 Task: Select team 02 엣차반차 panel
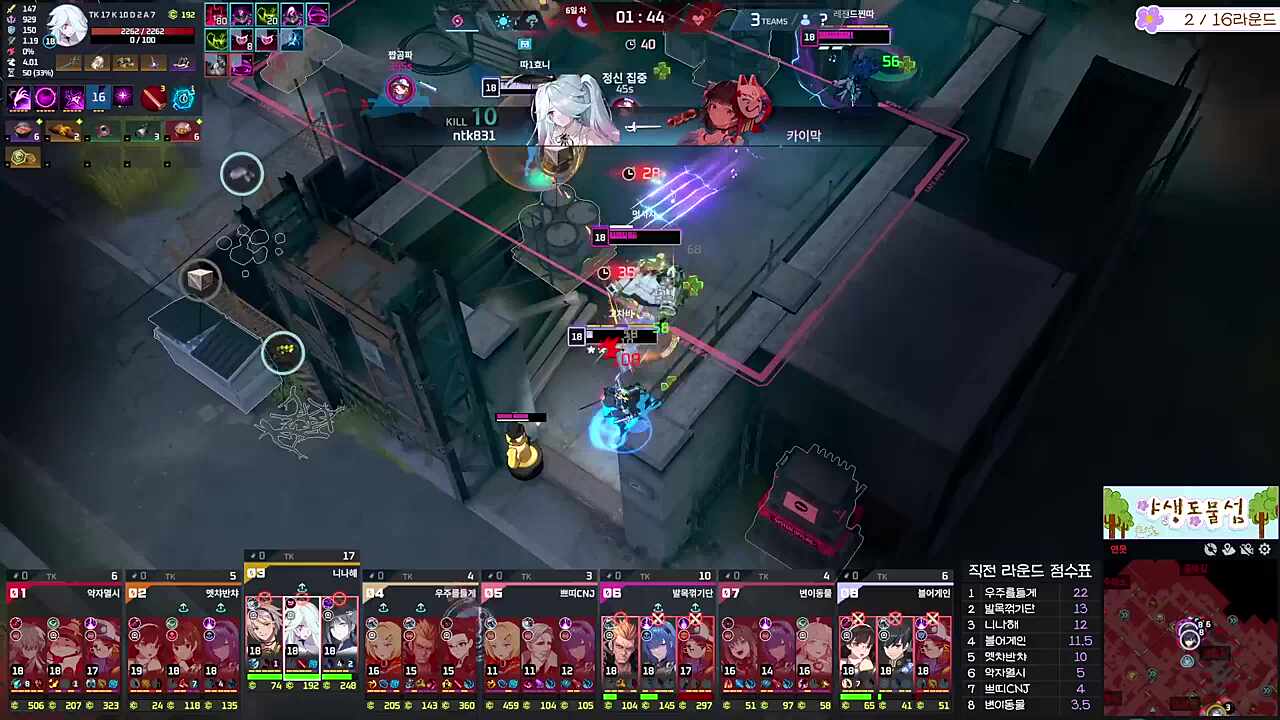point(183,640)
